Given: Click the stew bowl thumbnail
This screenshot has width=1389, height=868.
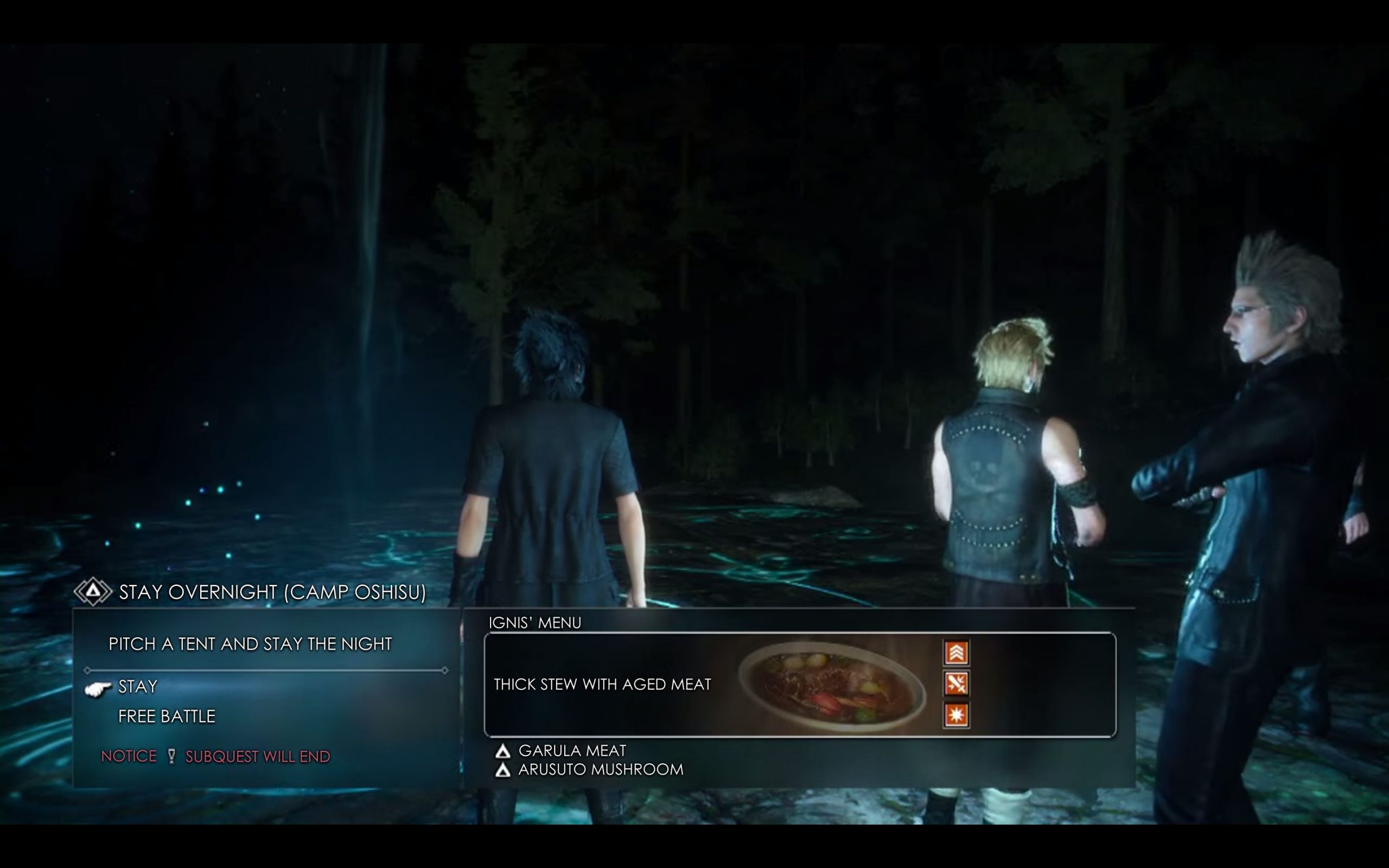Looking at the screenshot, I should point(832,685).
